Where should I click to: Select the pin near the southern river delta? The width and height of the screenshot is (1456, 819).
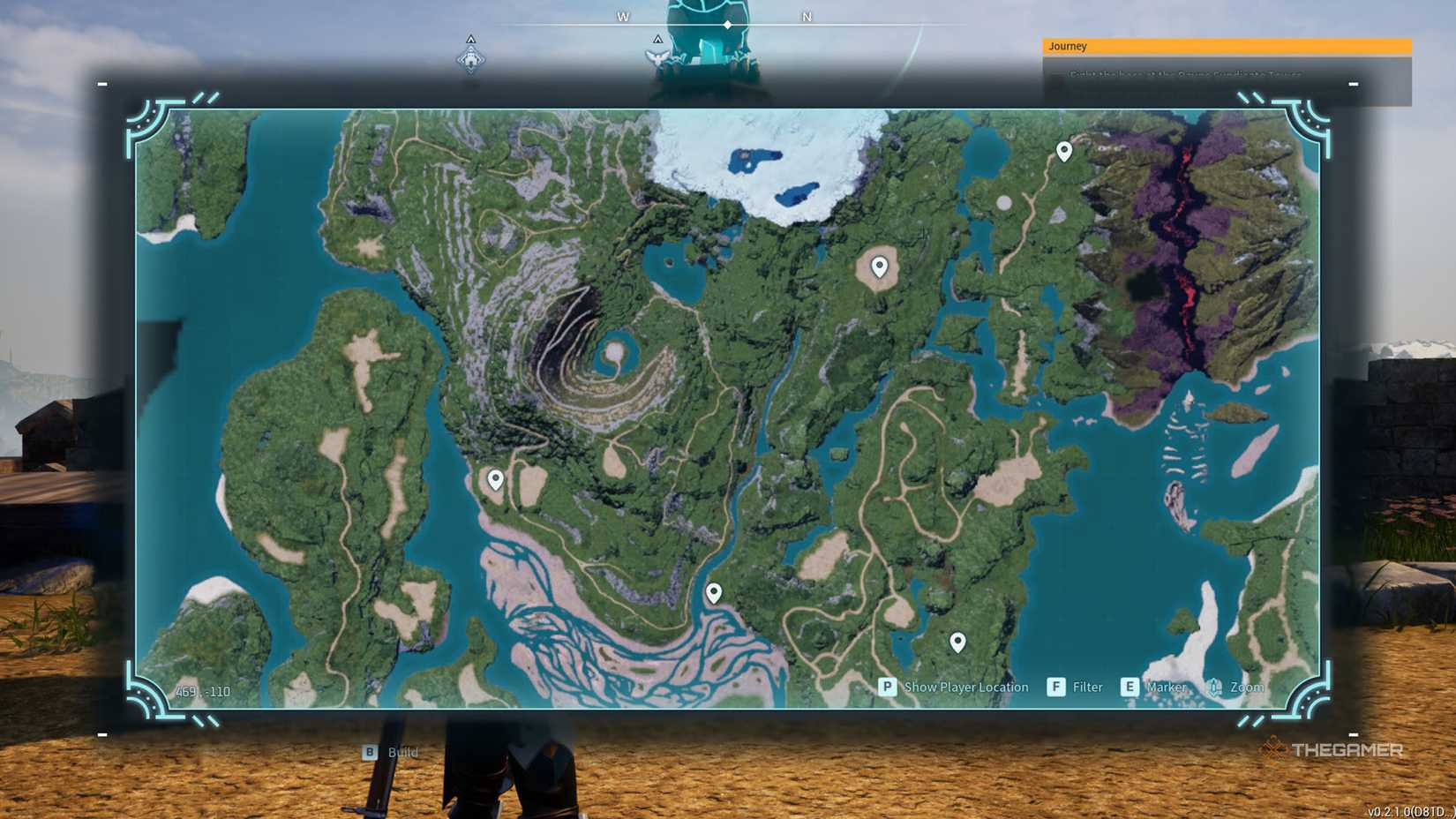pos(713,592)
